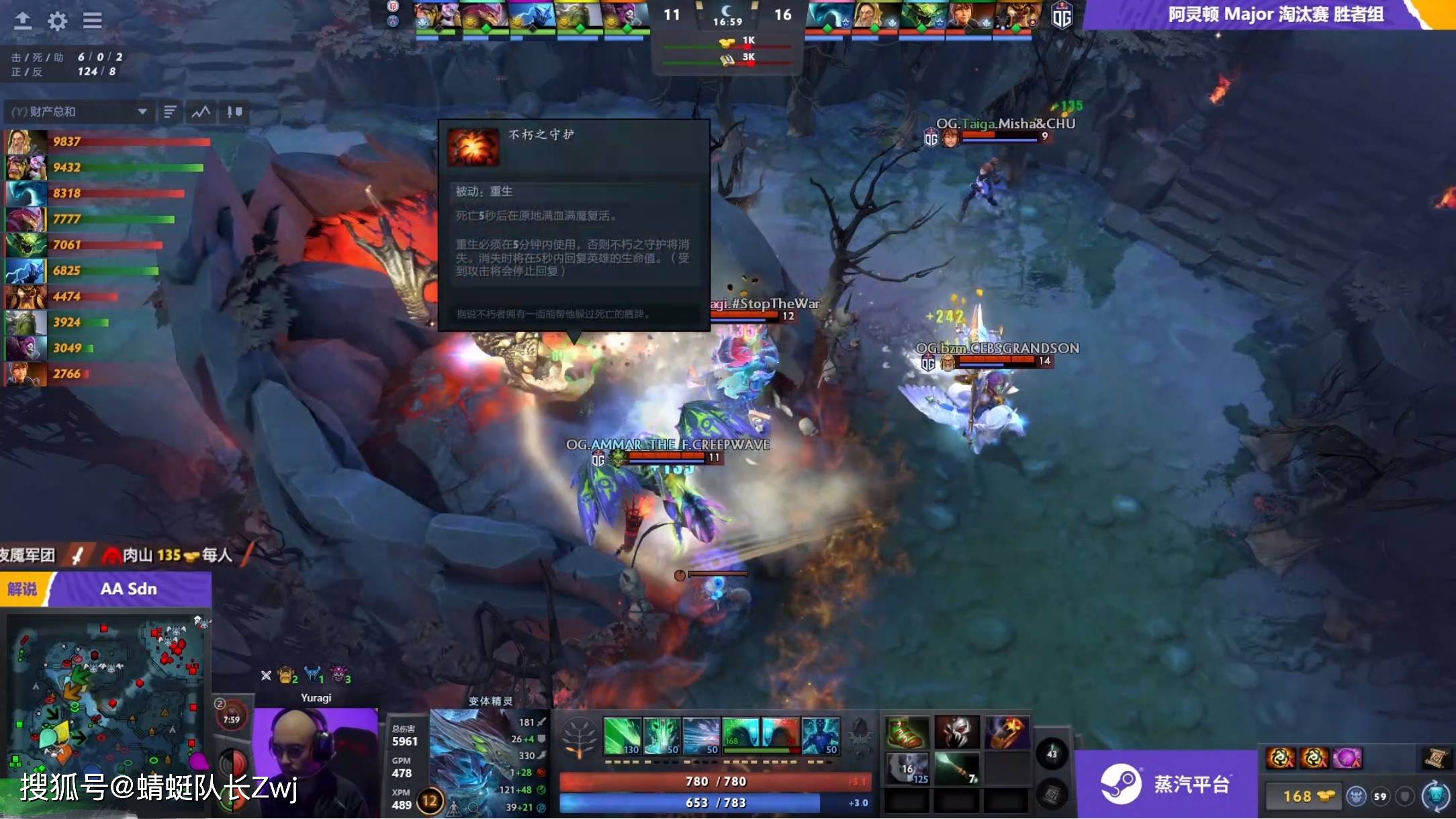Open the hamburger menu icon
Image resolution: width=1456 pixels, height=819 pixels.
point(92,21)
